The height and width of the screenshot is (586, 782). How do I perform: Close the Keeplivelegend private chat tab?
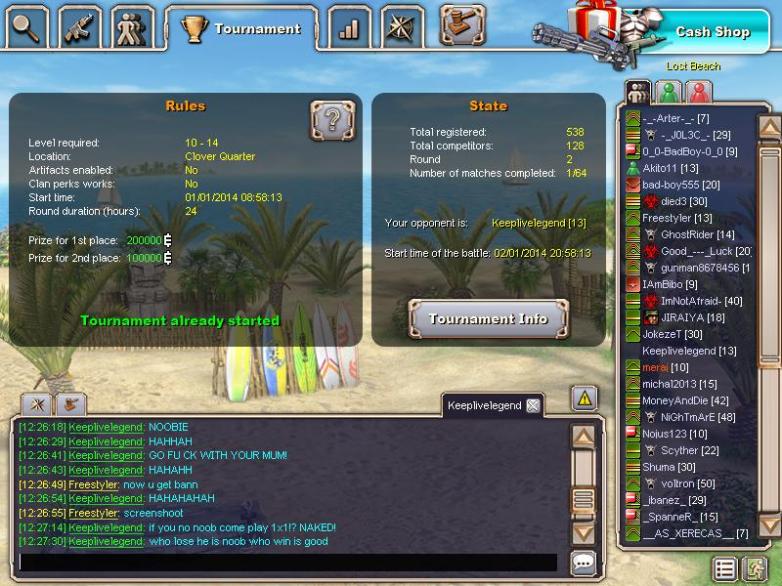tap(533, 405)
